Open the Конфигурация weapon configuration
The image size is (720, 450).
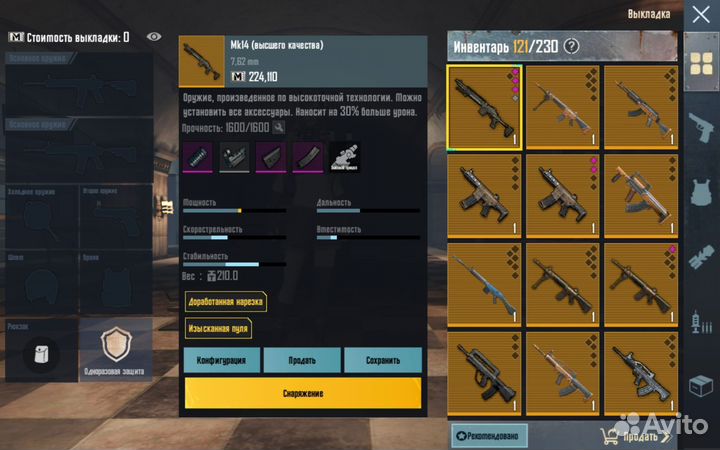[222, 360]
